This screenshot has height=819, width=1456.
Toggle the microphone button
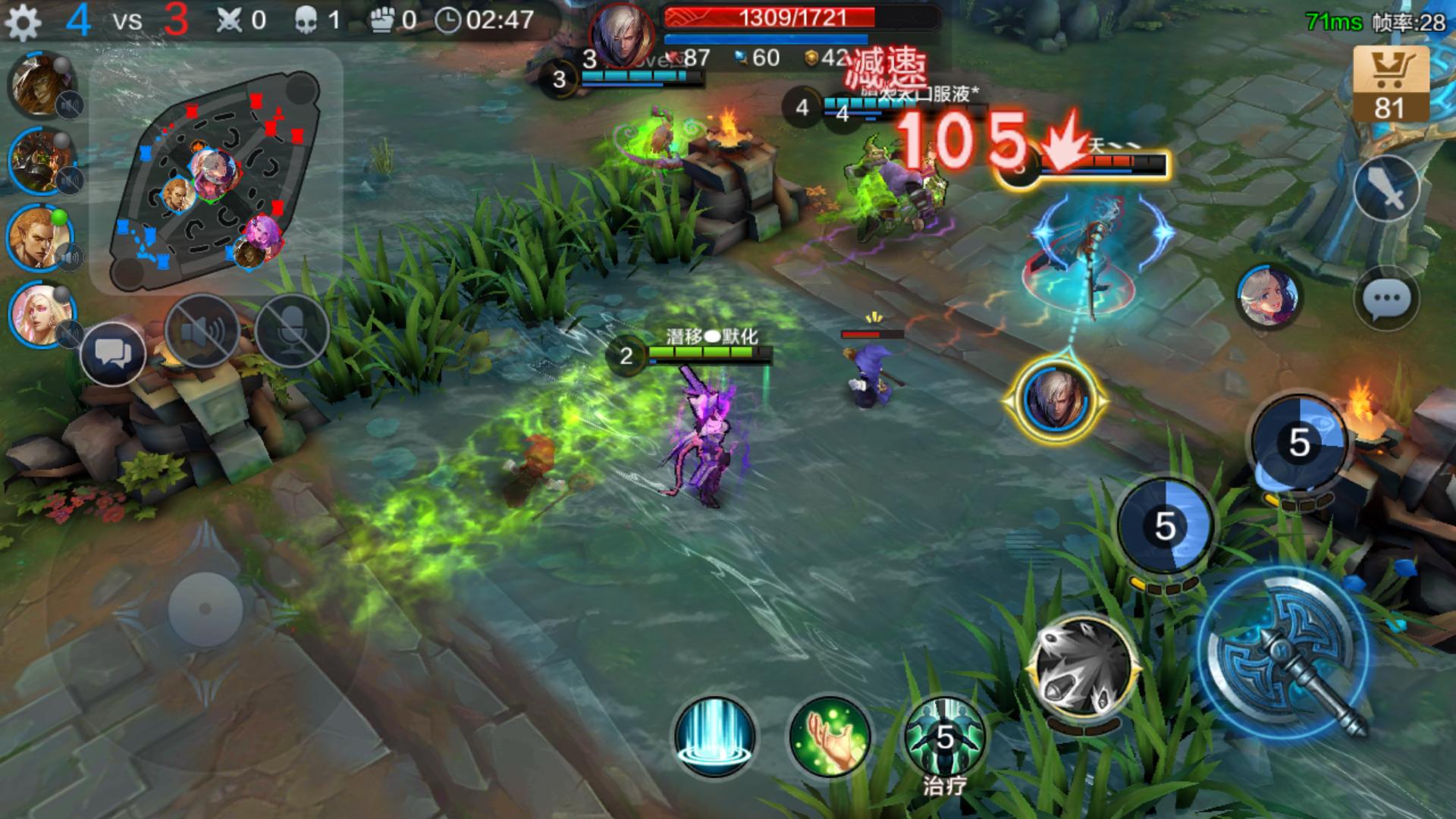pos(292,331)
